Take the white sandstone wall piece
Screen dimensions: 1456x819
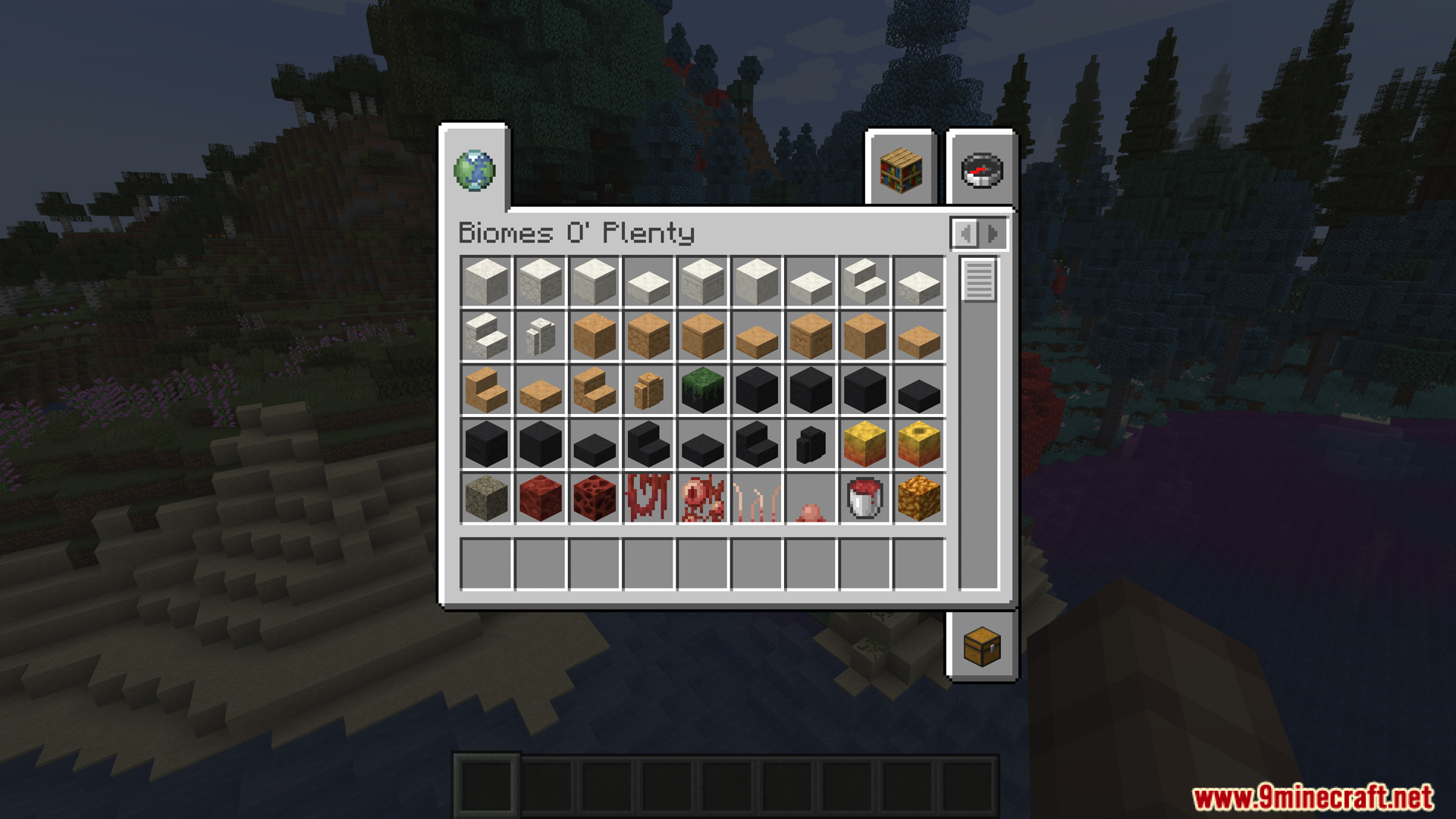(540, 336)
